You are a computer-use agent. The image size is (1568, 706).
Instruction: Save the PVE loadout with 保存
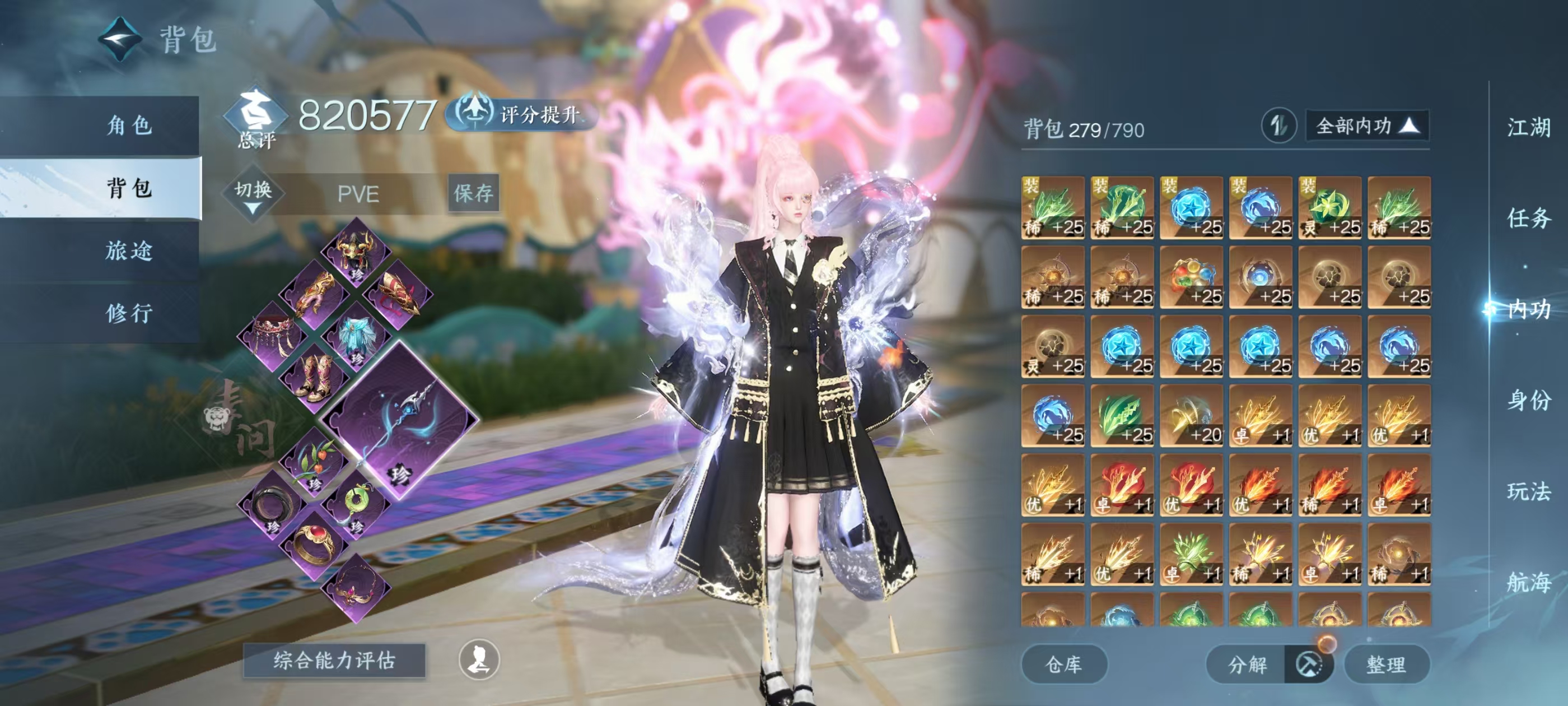(x=473, y=193)
